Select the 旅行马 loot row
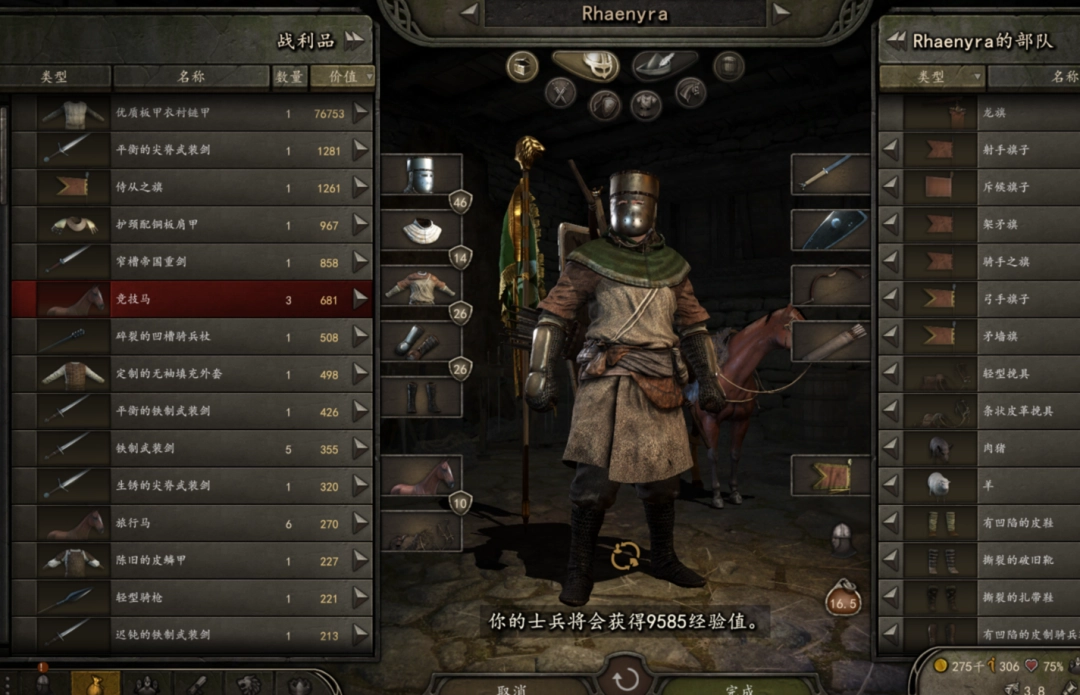The height and width of the screenshot is (695, 1080). pyautogui.click(x=190, y=523)
